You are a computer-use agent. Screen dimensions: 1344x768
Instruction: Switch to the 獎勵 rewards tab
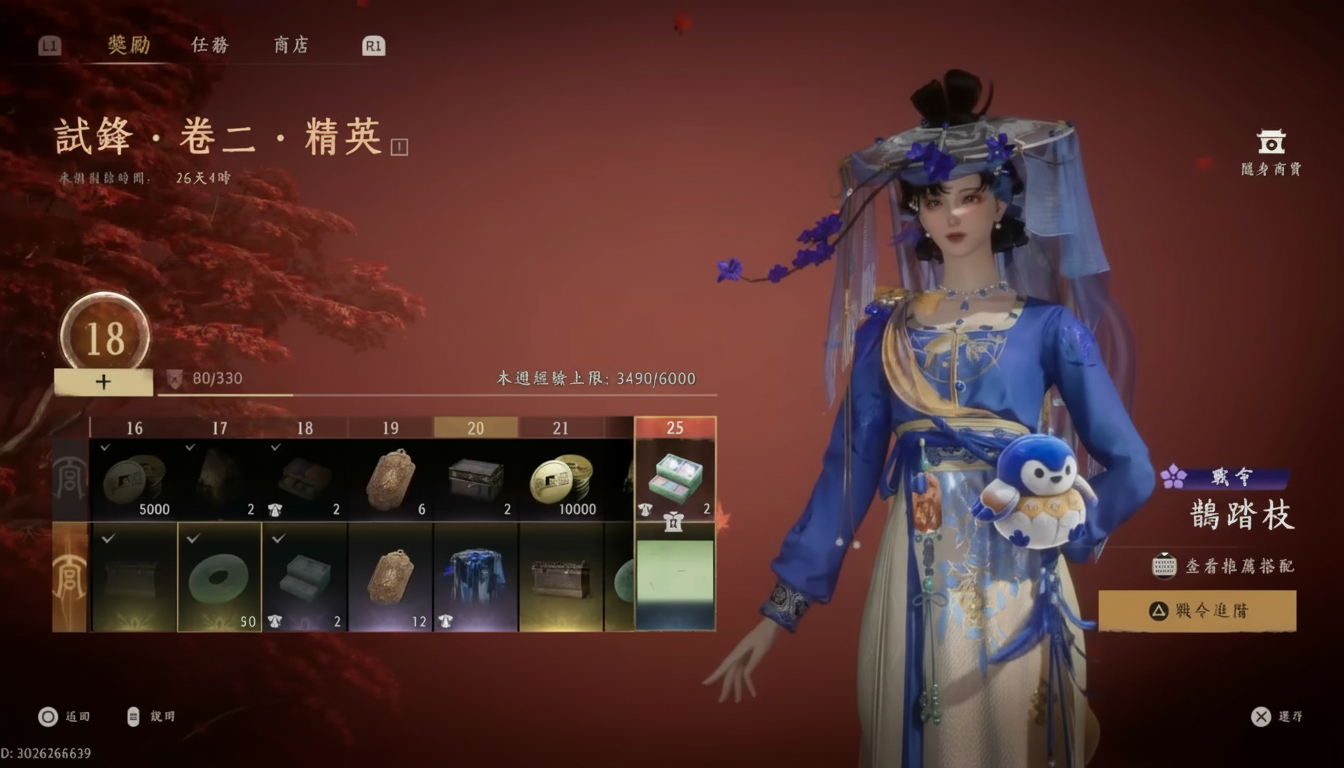click(x=129, y=45)
